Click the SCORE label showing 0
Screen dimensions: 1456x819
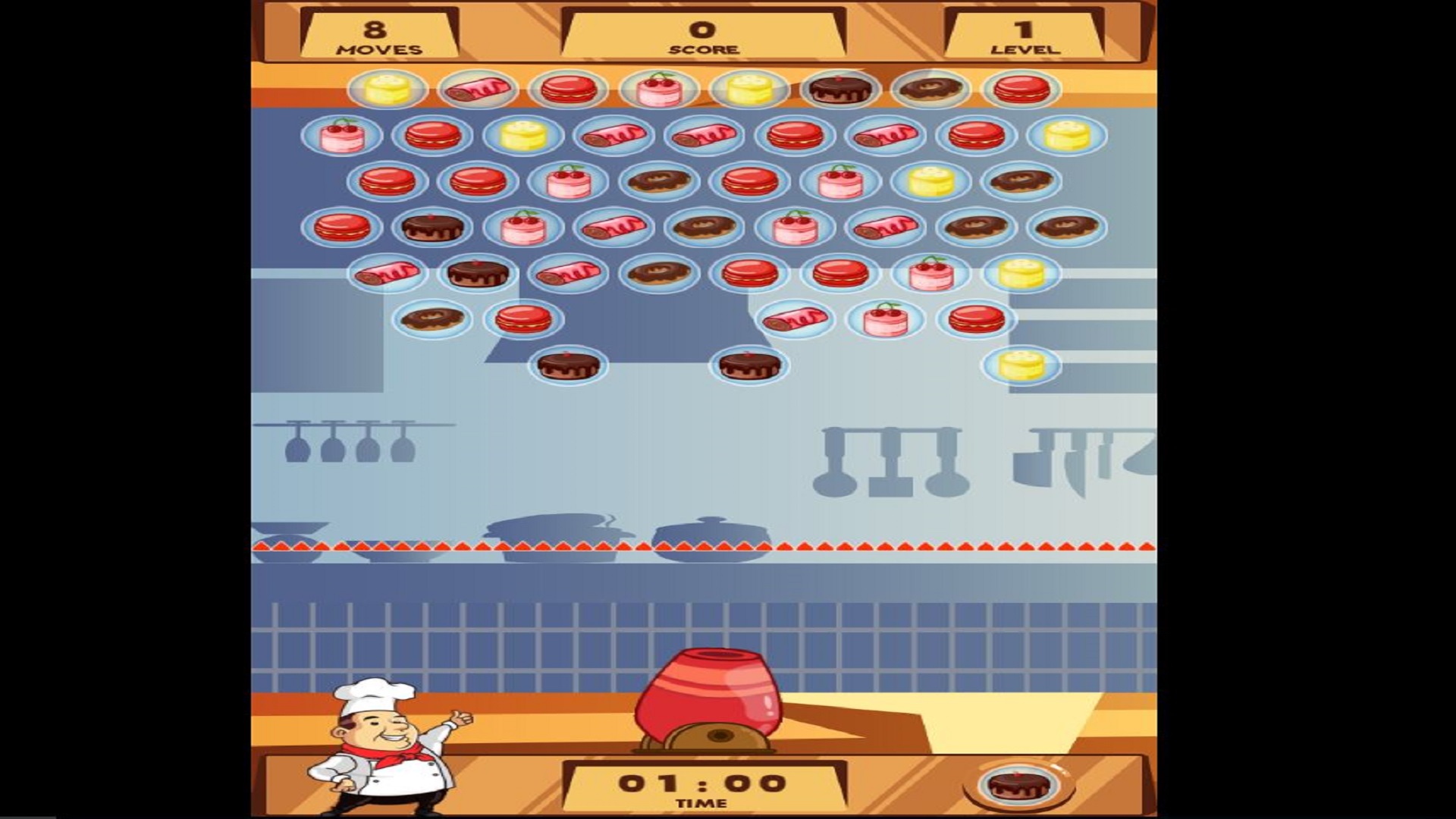tap(701, 49)
